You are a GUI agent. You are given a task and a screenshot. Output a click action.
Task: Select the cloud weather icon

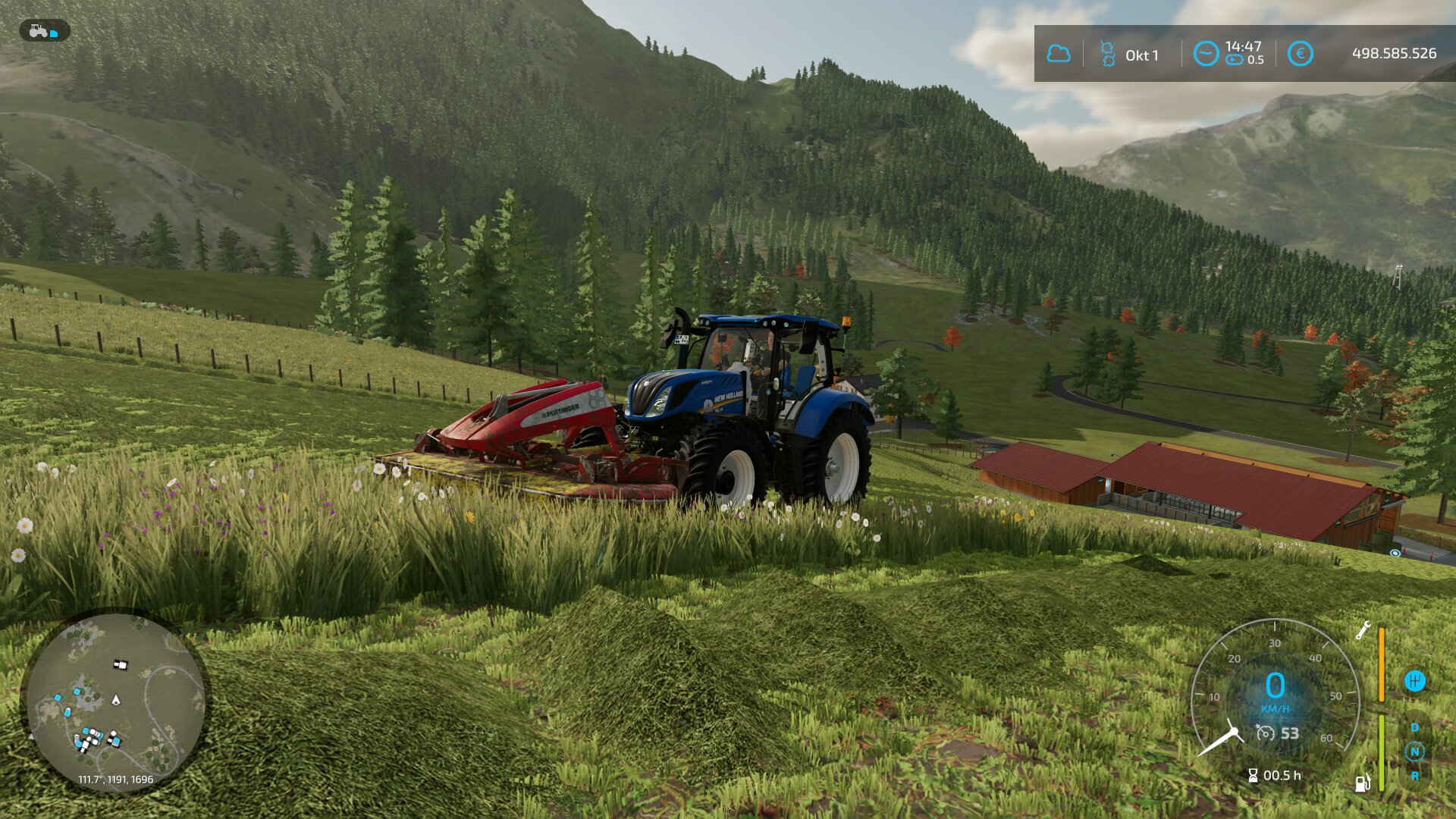(x=1058, y=54)
